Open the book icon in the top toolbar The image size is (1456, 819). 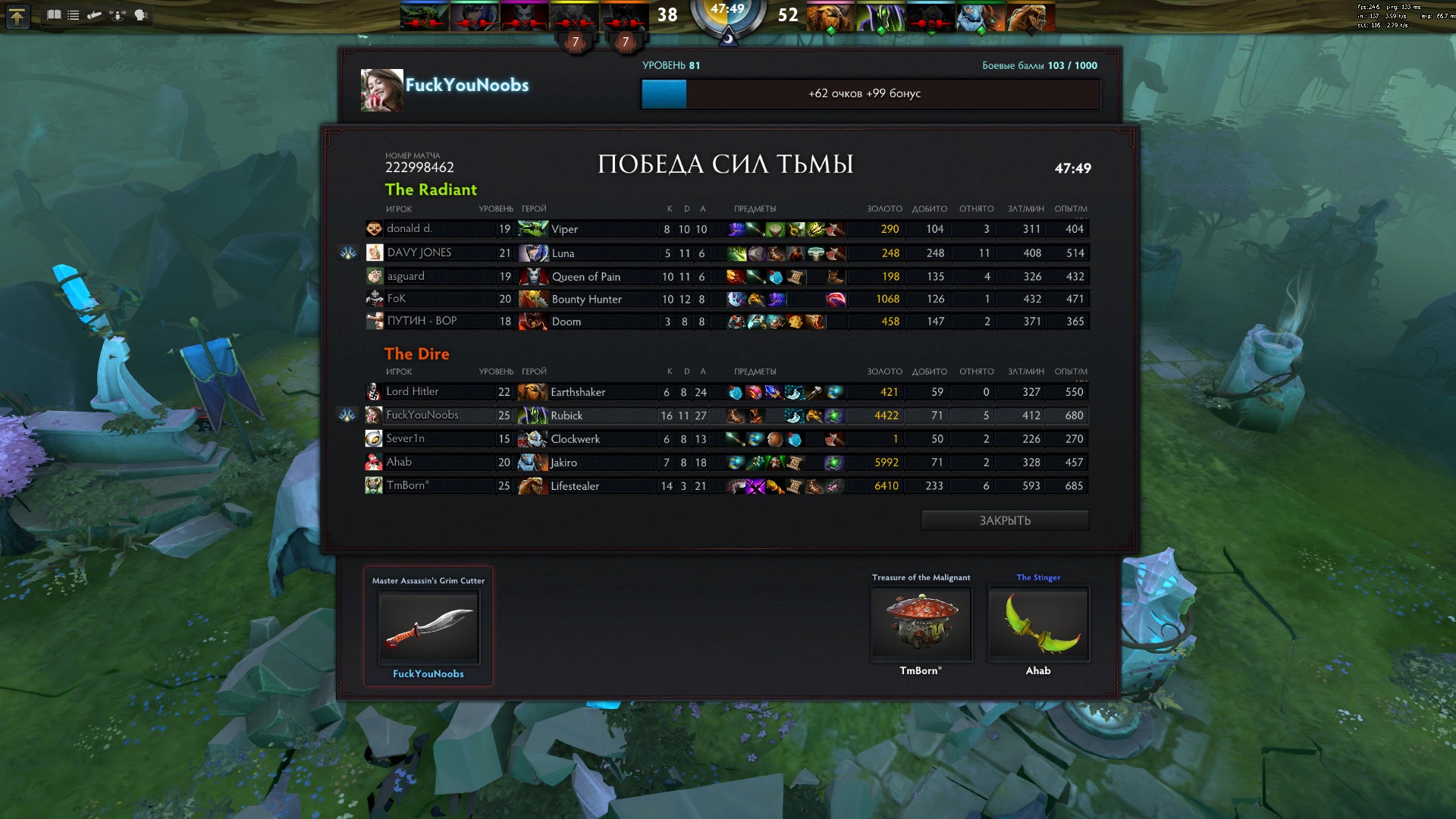pos(54,14)
